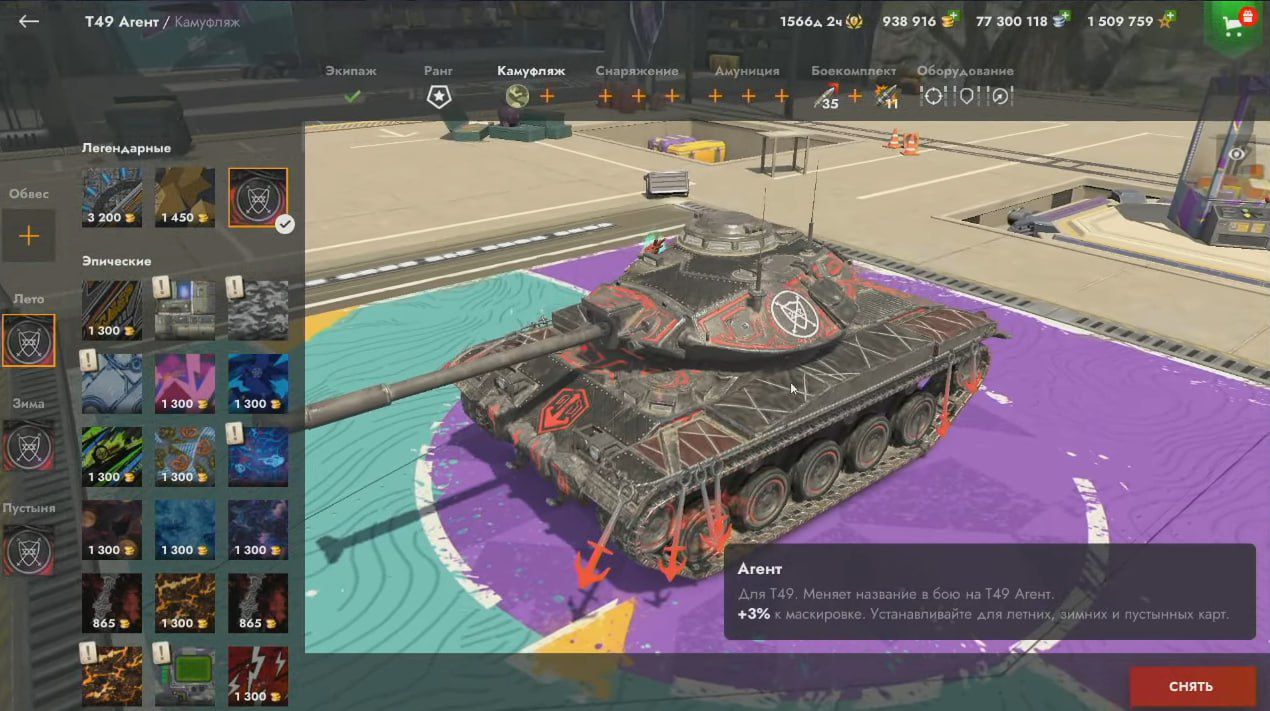Select the Лето camouflage slot

[x=29, y=340]
